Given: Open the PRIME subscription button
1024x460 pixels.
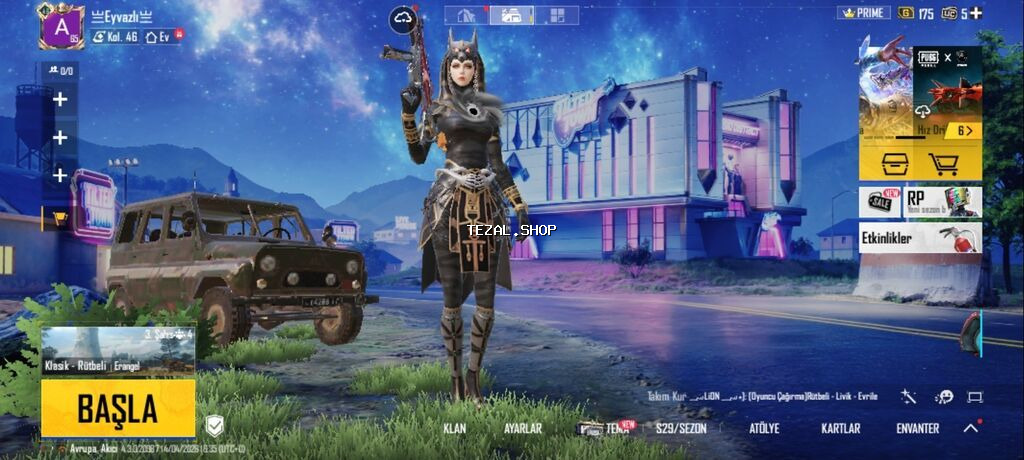Looking at the screenshot, I should tap(863, 13).
